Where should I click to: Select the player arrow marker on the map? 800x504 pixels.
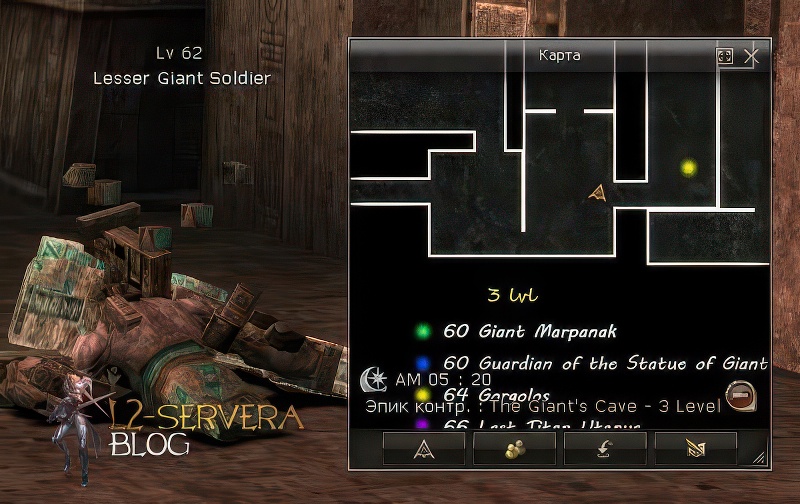coord(598,193)
